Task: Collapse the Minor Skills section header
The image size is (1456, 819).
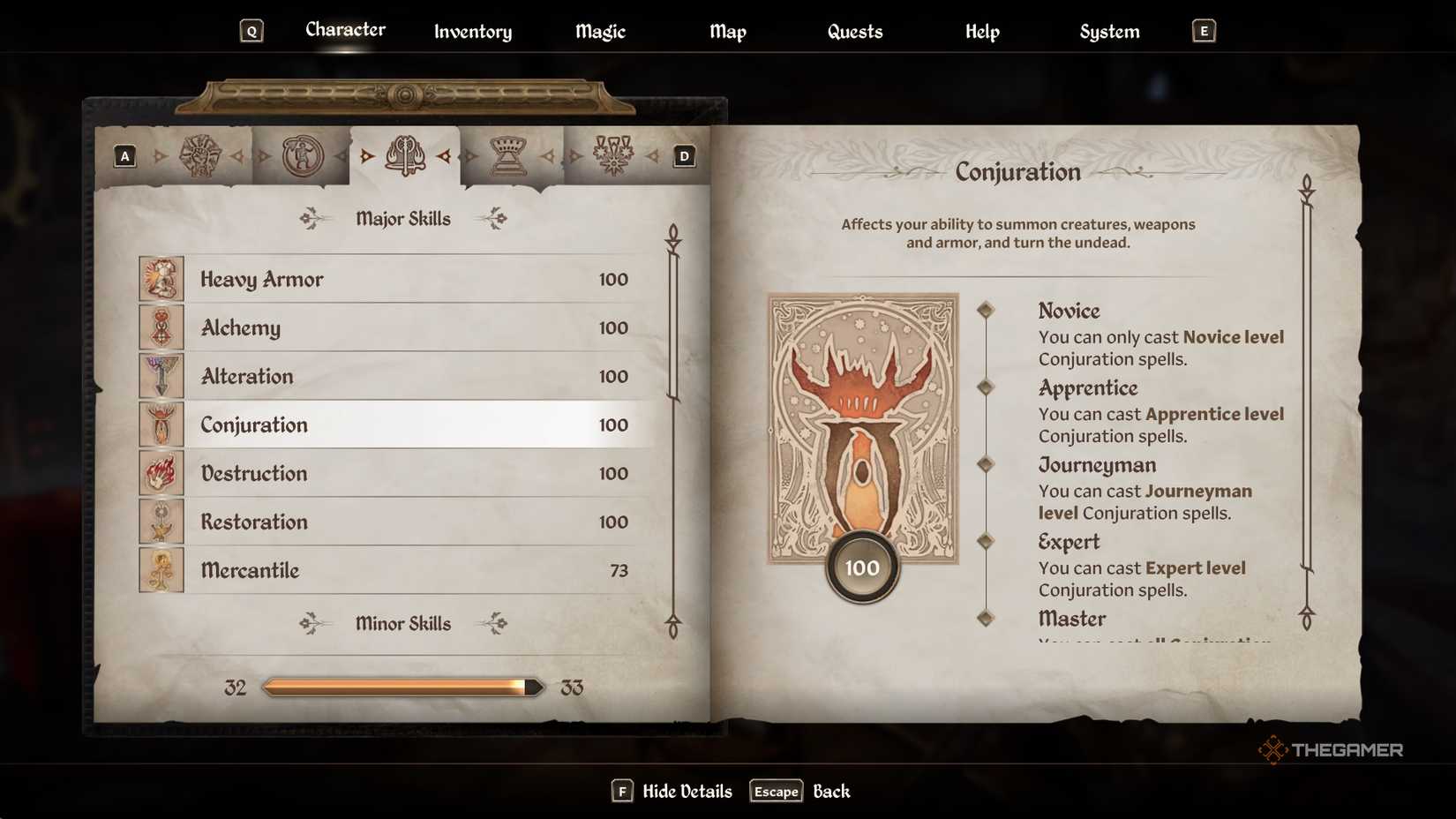Action: pyautogui.click(x=403, y=624)
